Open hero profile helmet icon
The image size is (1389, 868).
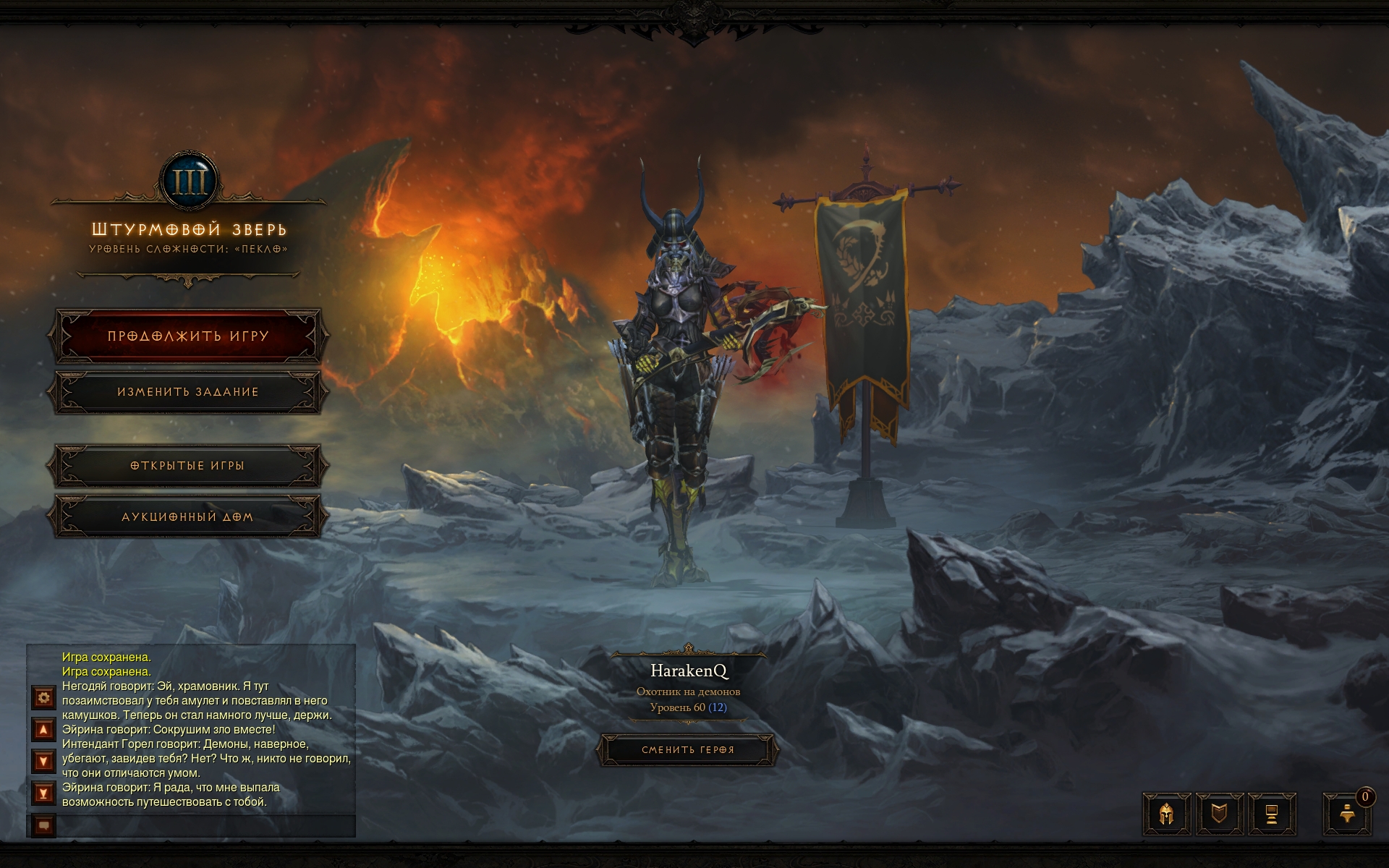coord(1167,814)
